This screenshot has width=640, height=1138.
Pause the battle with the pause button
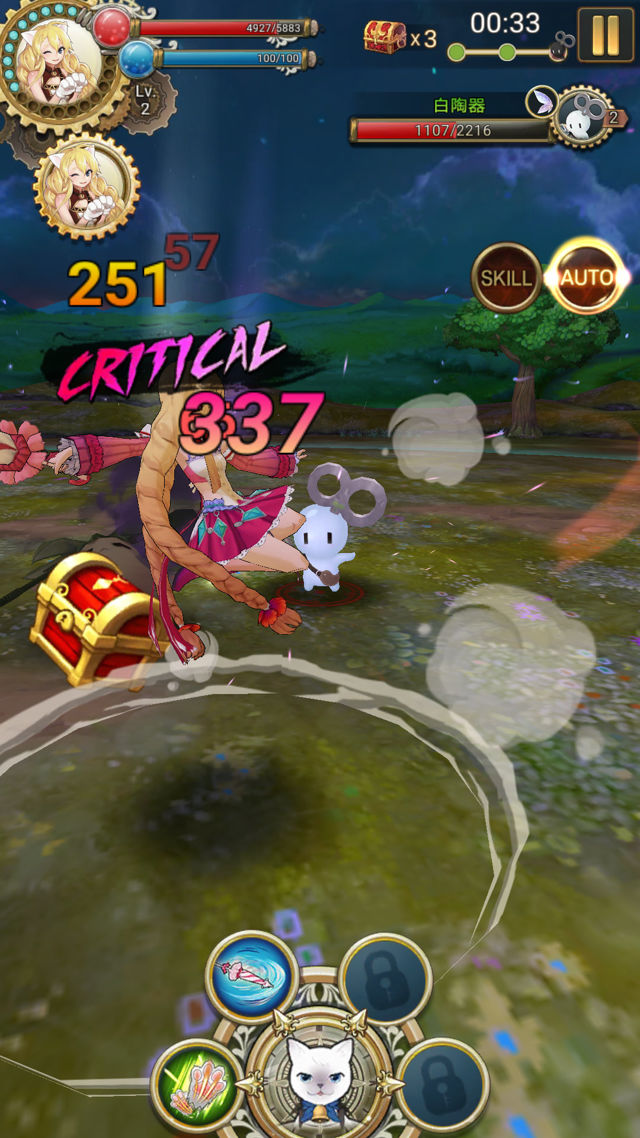point(605,34)
